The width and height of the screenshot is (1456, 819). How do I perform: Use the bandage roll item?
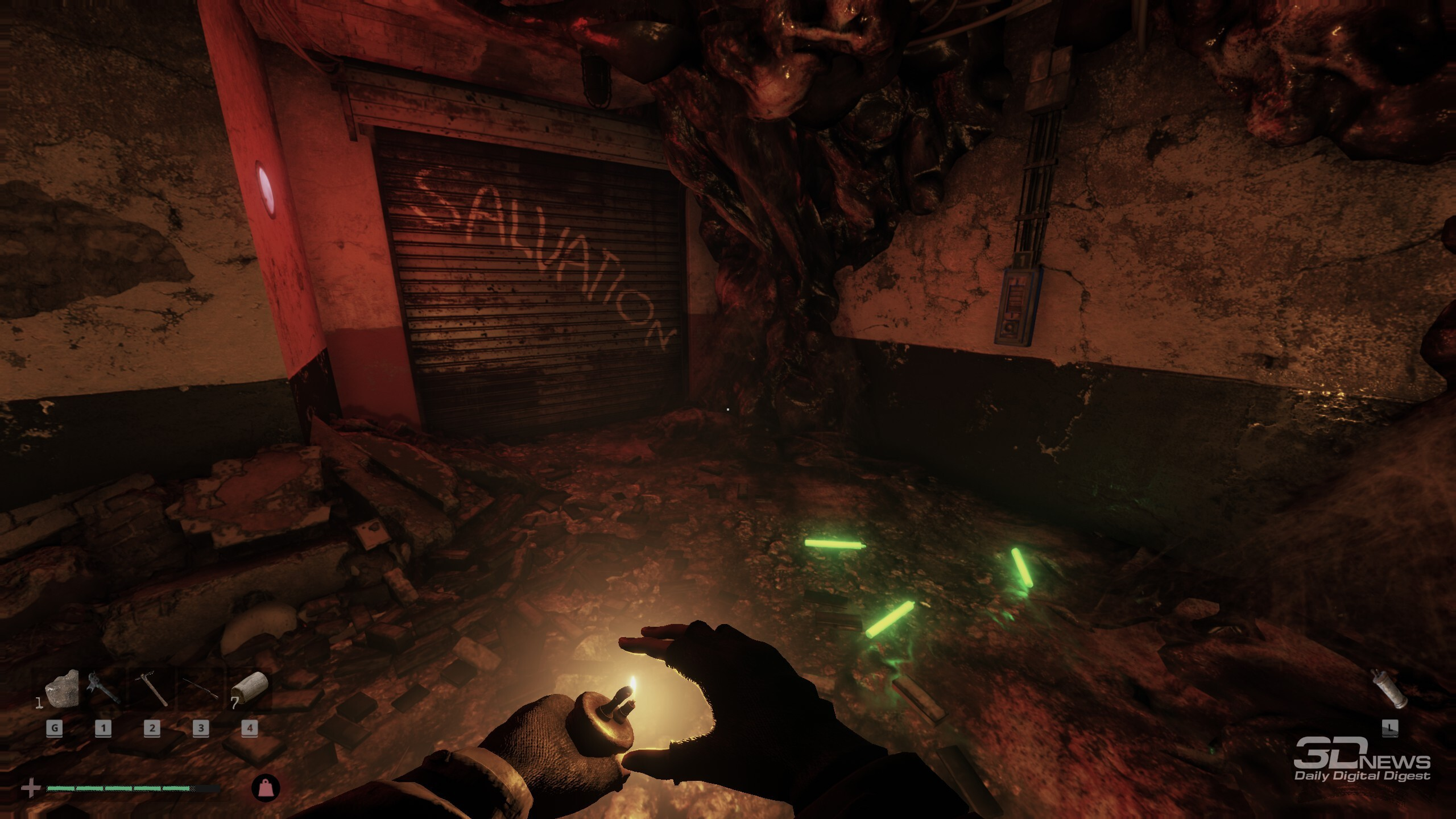pyautogui.click(x=249, y=689)
